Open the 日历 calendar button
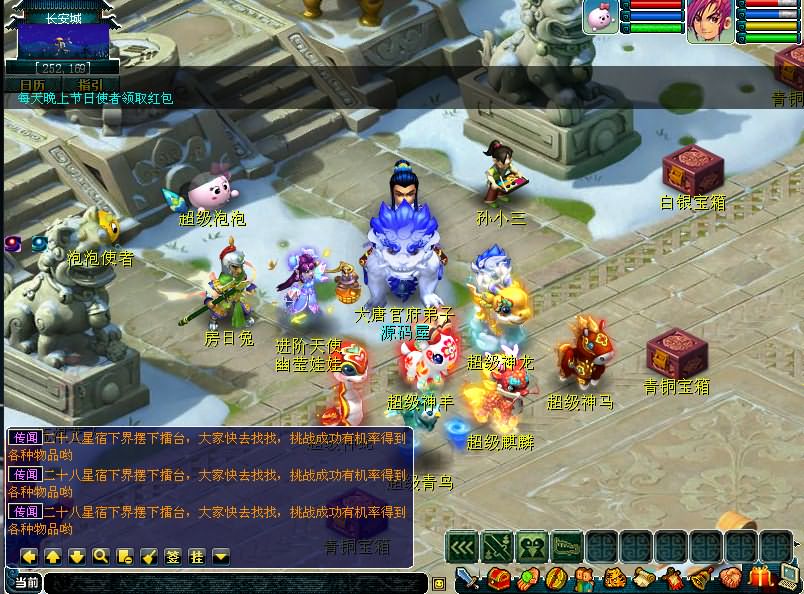This screenshot has width=804, height=594. (x=32, y=85)
